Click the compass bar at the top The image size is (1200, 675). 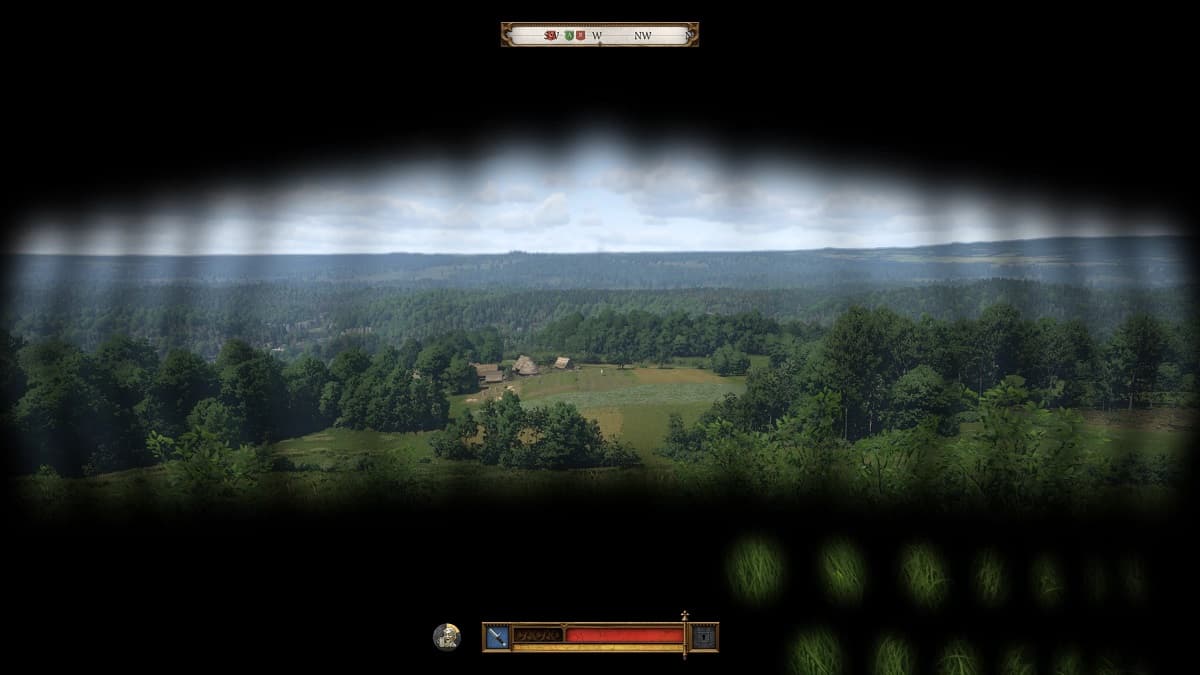coord(600,35)
